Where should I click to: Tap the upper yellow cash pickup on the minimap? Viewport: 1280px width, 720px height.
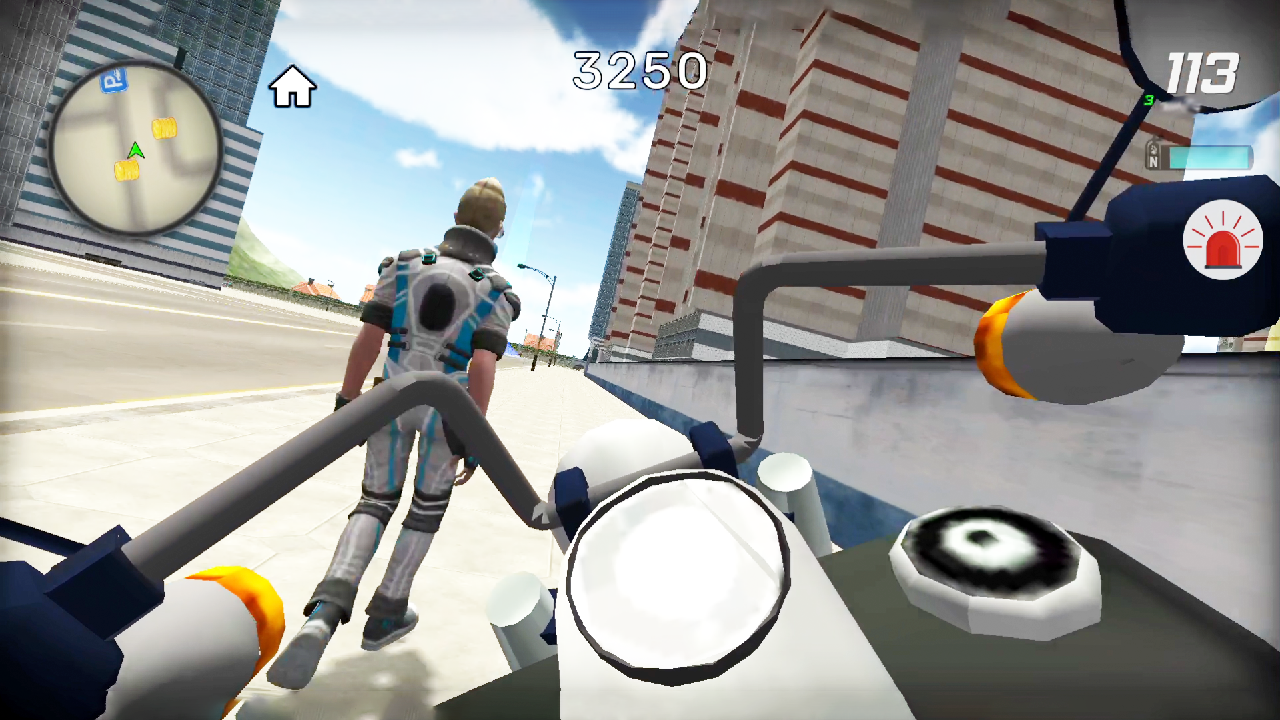pyautogui.click(x=165, y=128)
